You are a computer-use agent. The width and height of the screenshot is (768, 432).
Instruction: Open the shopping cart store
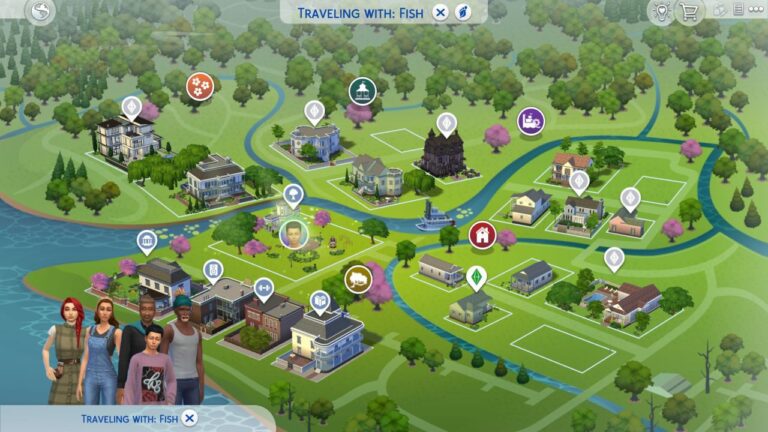coord(688,12)
